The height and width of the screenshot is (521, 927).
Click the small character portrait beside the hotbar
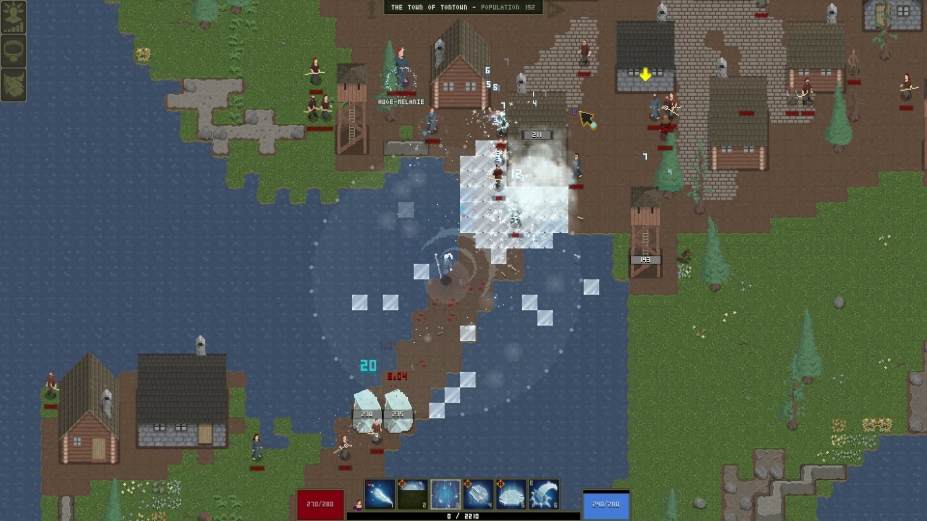357,505
